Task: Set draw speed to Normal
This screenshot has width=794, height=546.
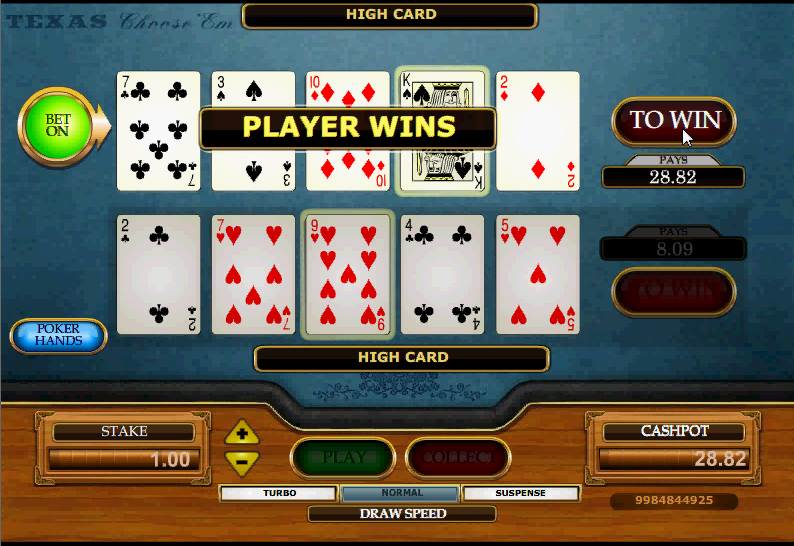Action: pyautogui.click(x=401, y=493)
